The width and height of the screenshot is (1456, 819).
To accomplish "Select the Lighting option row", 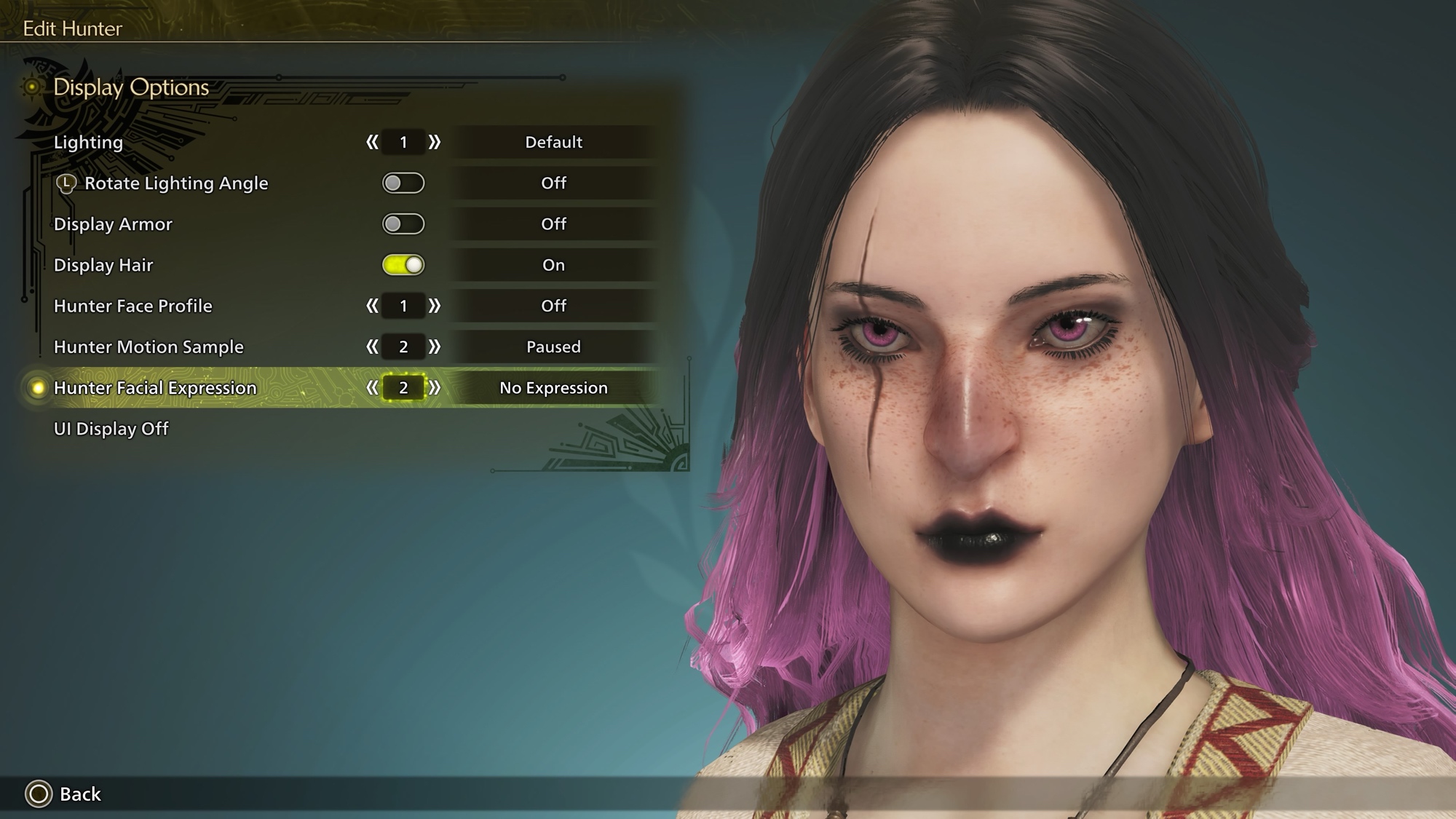I will click(89, 142).
